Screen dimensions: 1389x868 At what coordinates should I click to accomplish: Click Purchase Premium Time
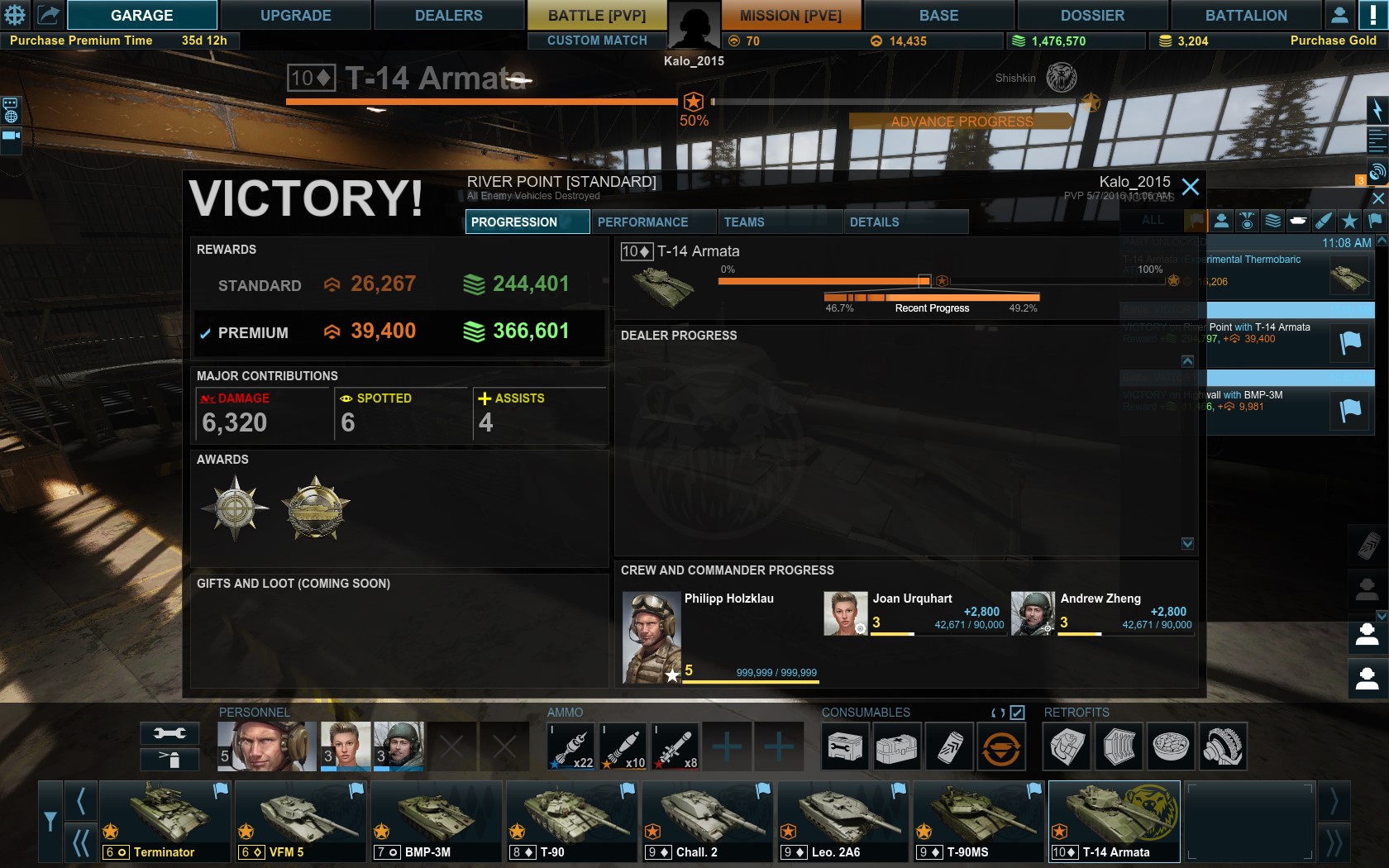(81, 41)
